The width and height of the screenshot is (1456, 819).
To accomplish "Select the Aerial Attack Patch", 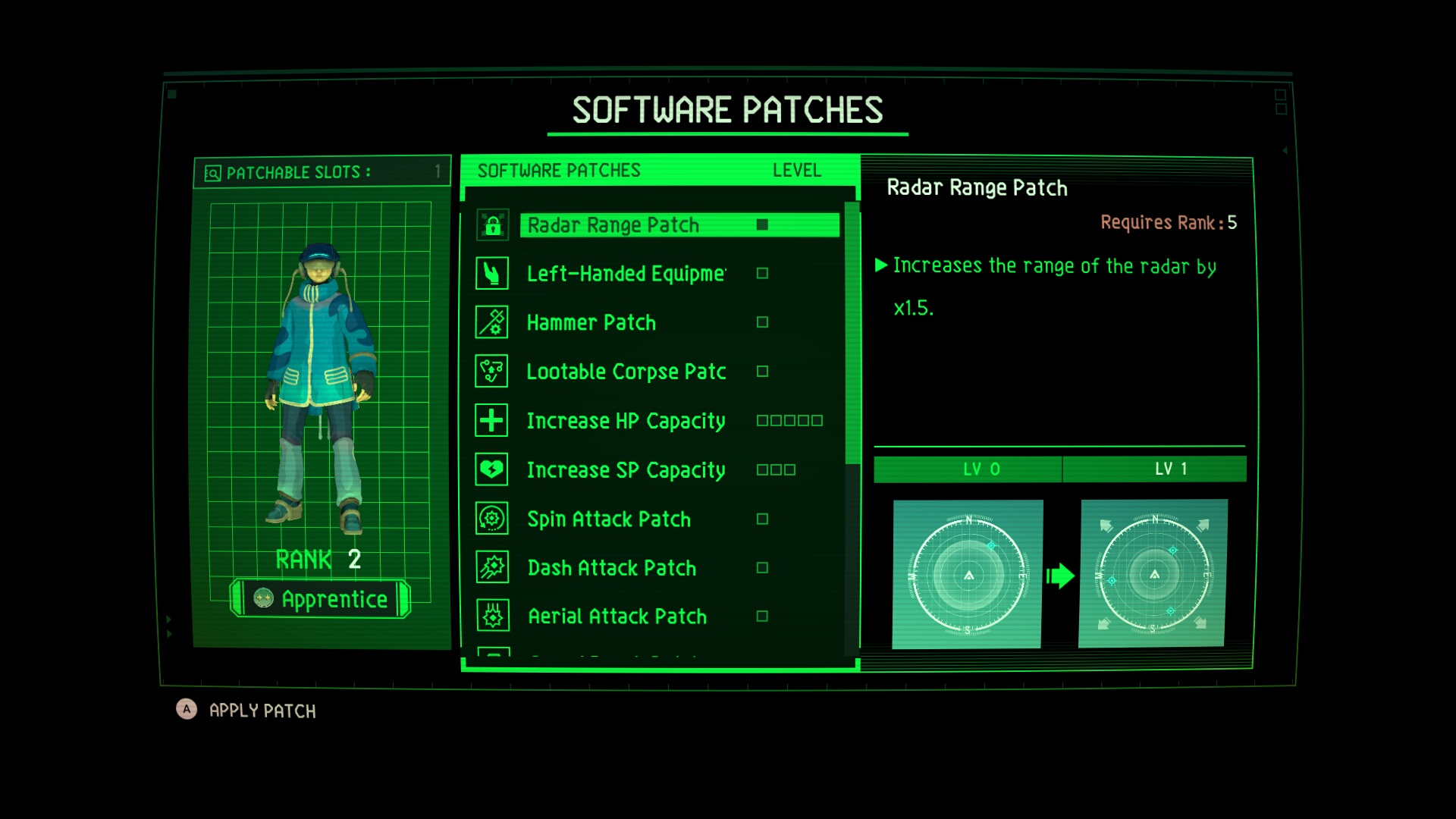I will [x=617, y=617].
